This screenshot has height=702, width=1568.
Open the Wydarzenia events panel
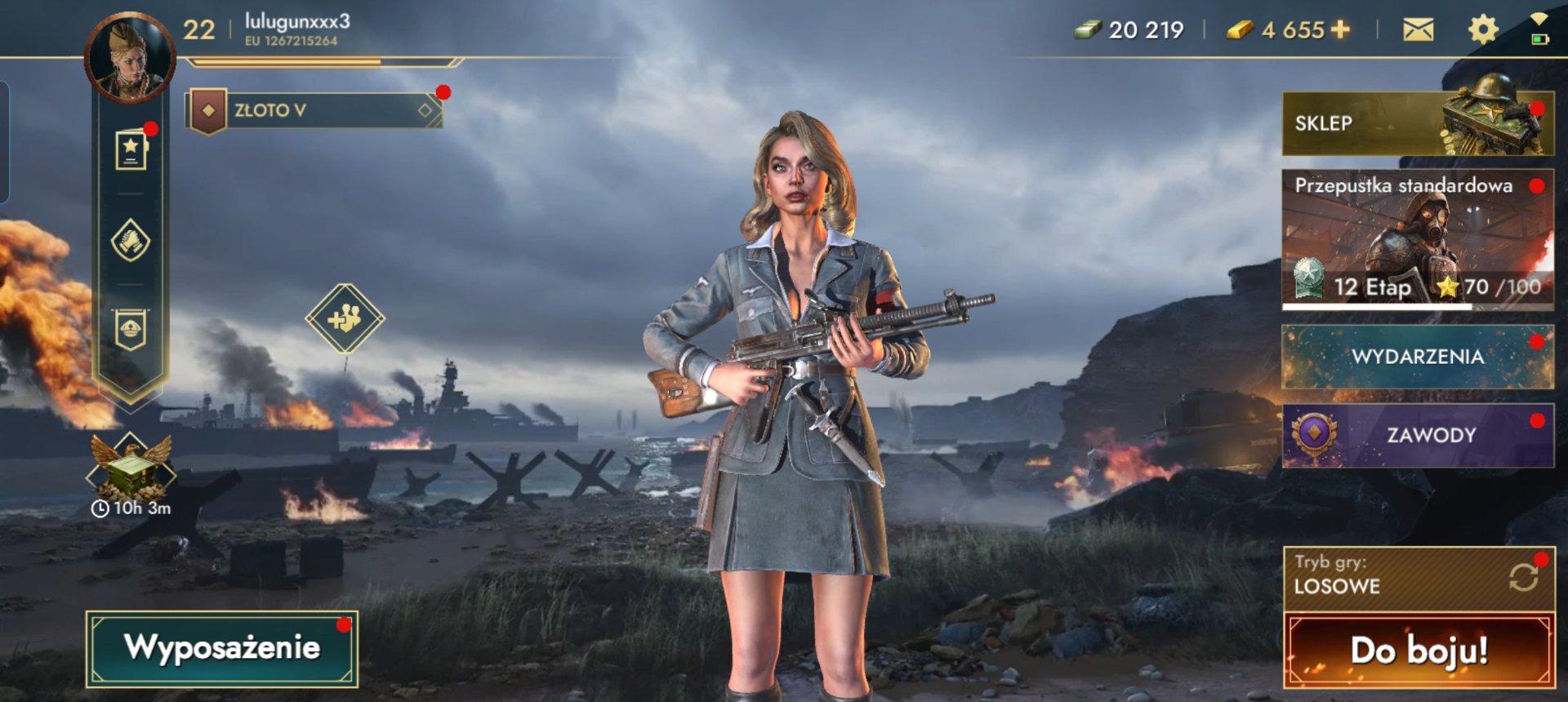click(1418, 357)
